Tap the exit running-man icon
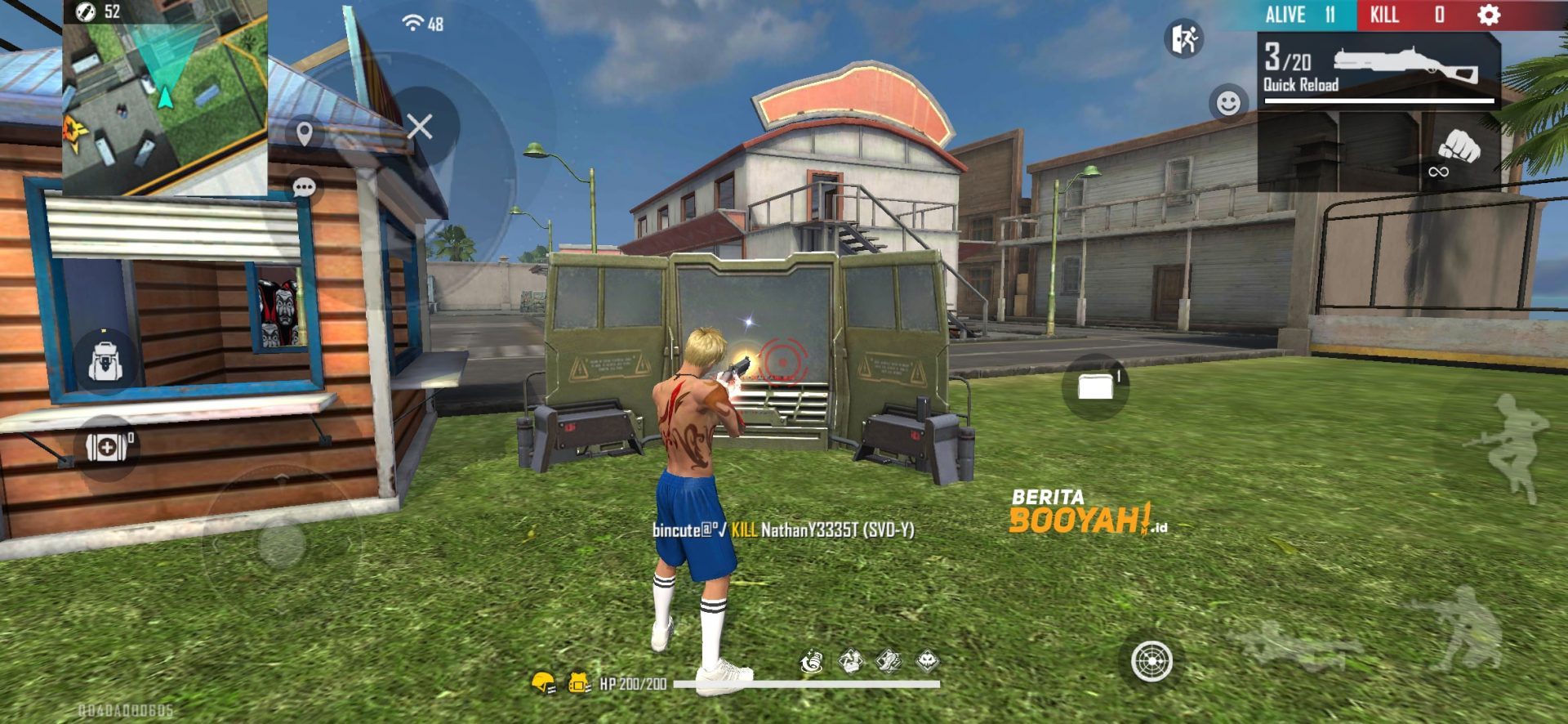This screenshot has width=1568, height=724. click(x=1183, y=38)
